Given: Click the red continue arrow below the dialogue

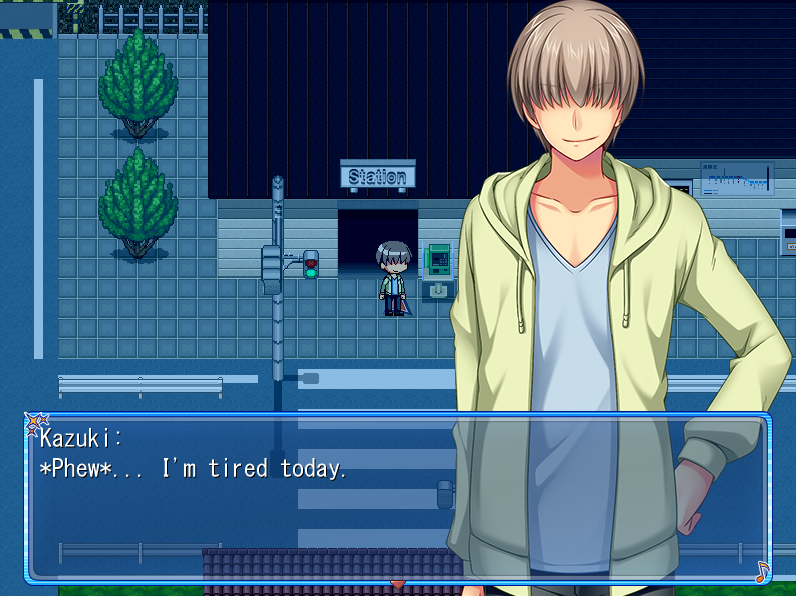Looking at the screenshot, I should [x=398, y=583].
